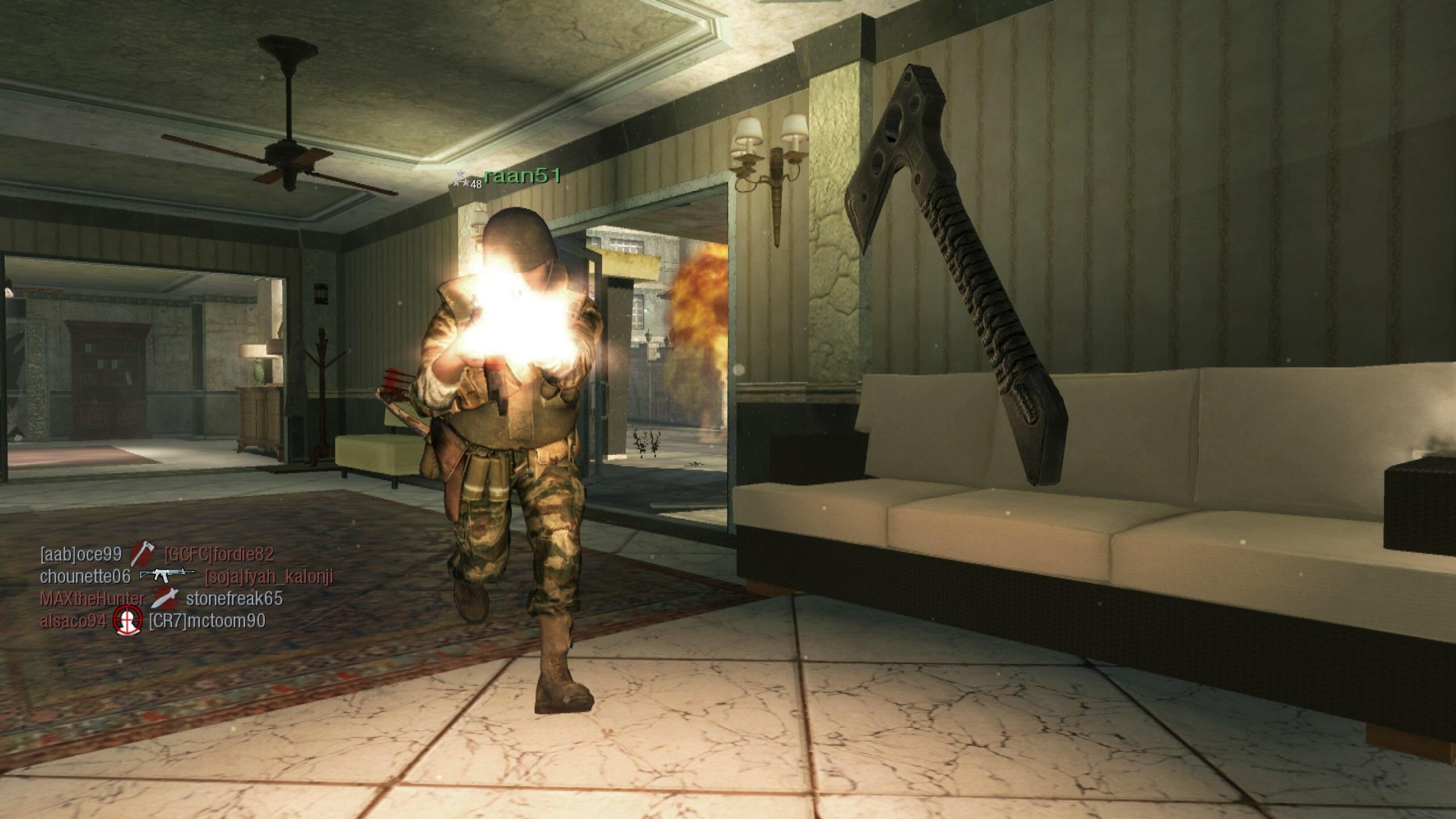Click the raan51 player name tag
This screenshot has width=1456, height=819.
click(522, 176)
